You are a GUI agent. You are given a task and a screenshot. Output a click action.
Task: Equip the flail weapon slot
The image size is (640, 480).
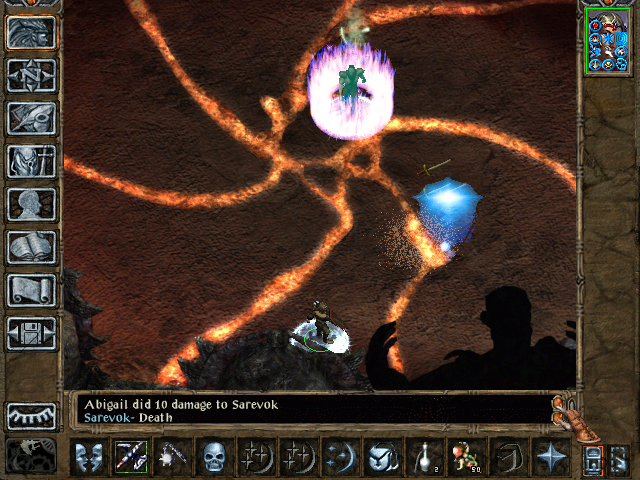pyautogui.click(x=171, y=457)
